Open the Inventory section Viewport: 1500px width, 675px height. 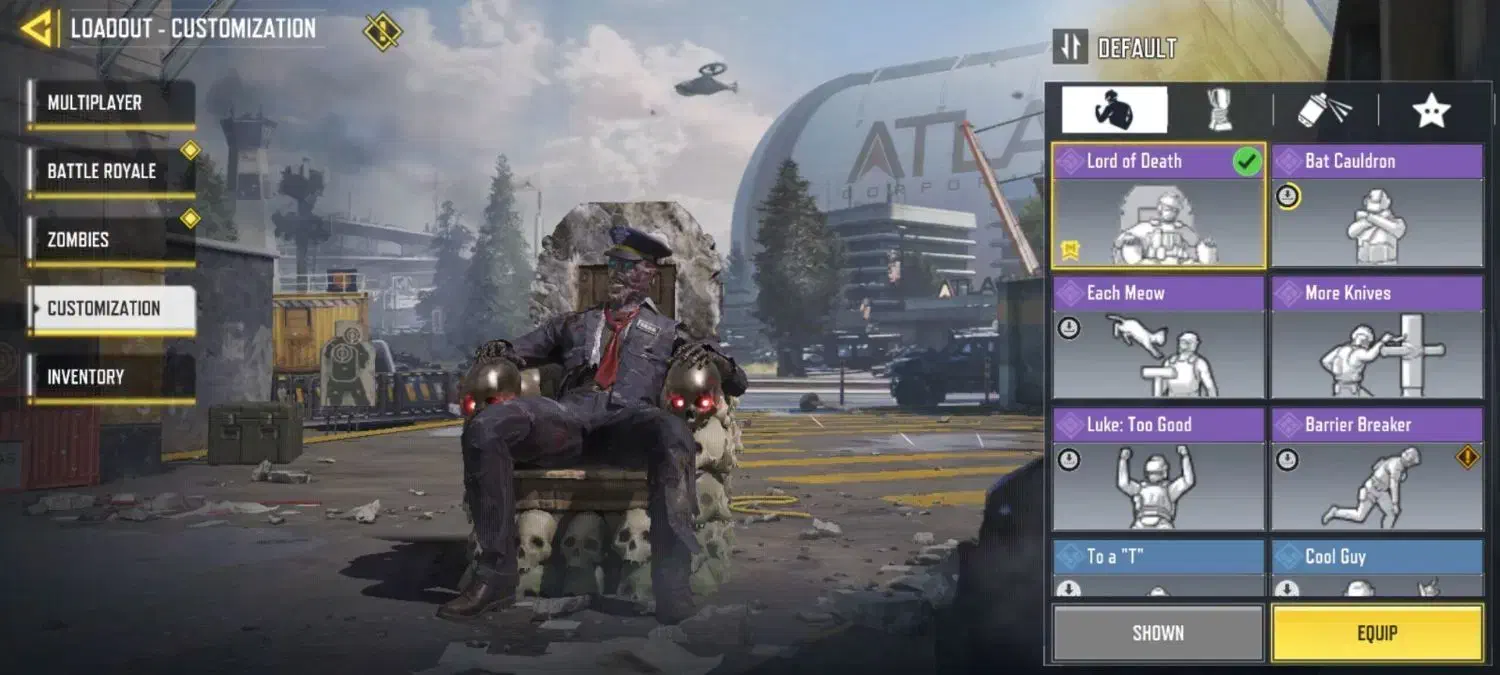(x=110, y=377)
